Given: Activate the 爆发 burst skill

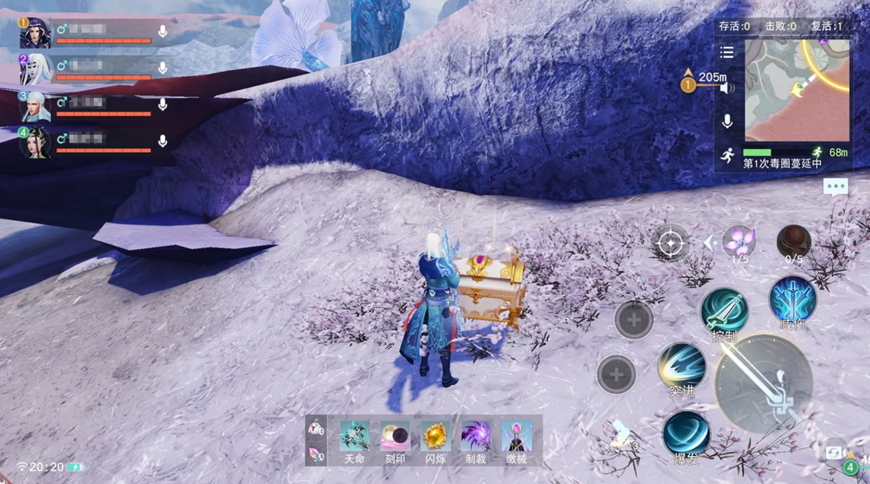Looking at the screenshot, I should coord(686,435).
